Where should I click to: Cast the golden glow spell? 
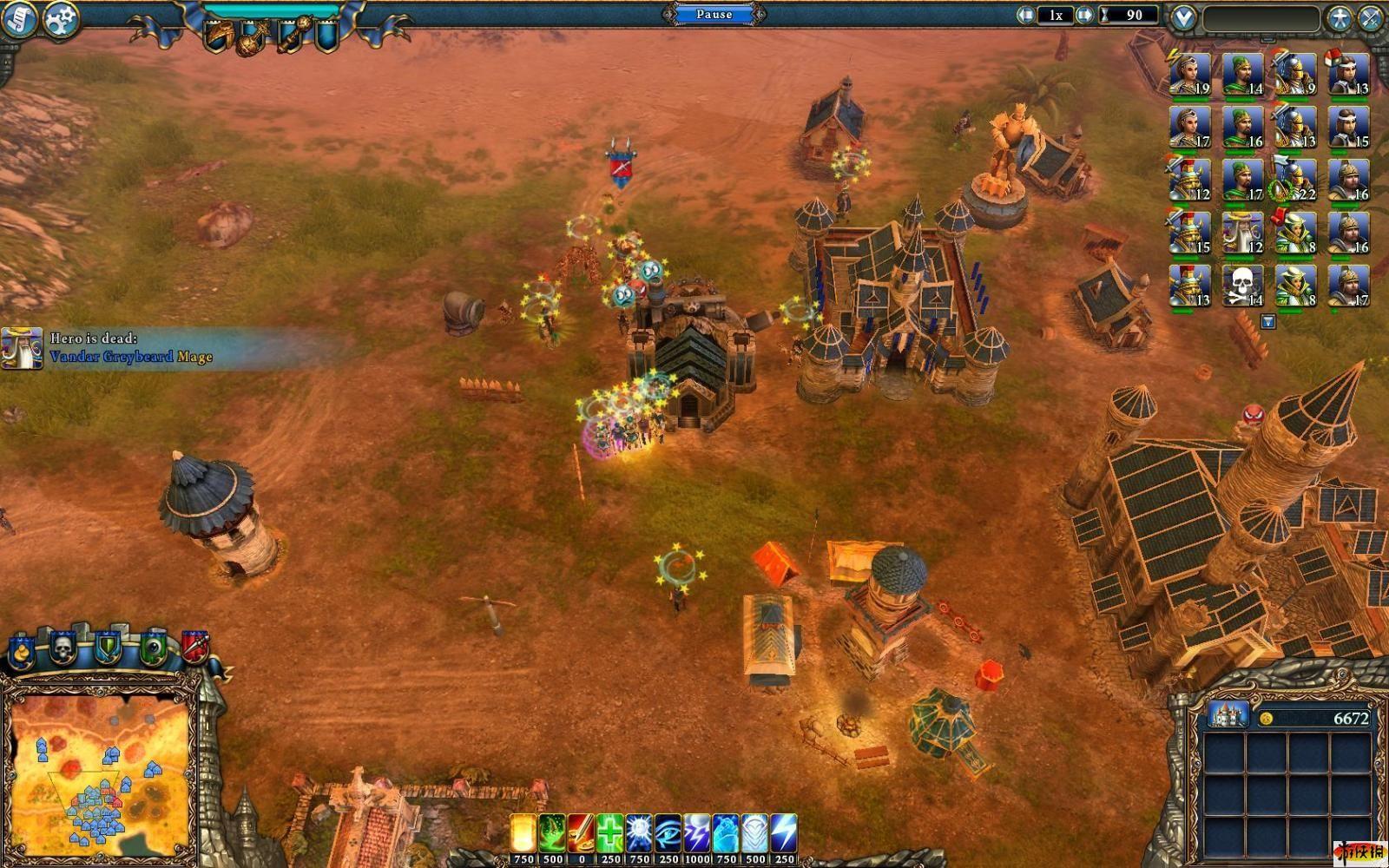click(x=523, y=833)
